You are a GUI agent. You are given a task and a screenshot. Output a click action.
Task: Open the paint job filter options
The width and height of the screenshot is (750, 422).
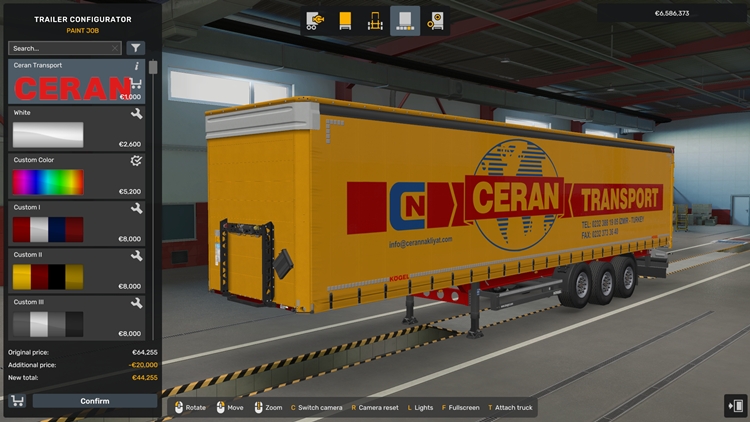point(136,48)
